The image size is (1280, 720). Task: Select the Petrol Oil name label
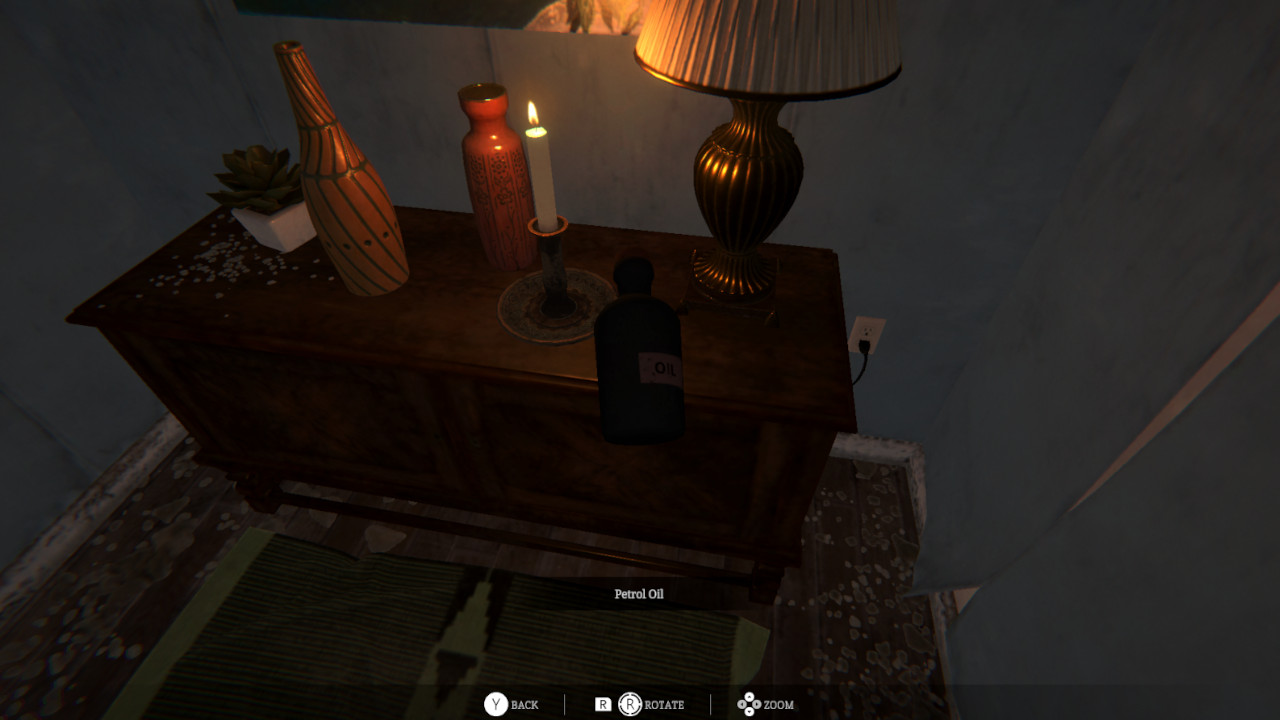(640, 593)
